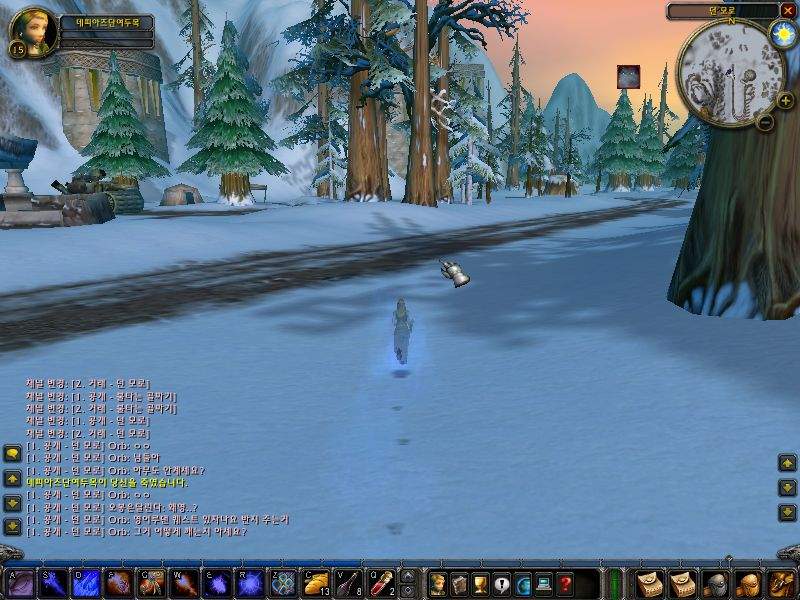The width and height of the screenshot is (800, 600).
Task: Zoom out the minimap with the minus button
Action: click(765, 123)
